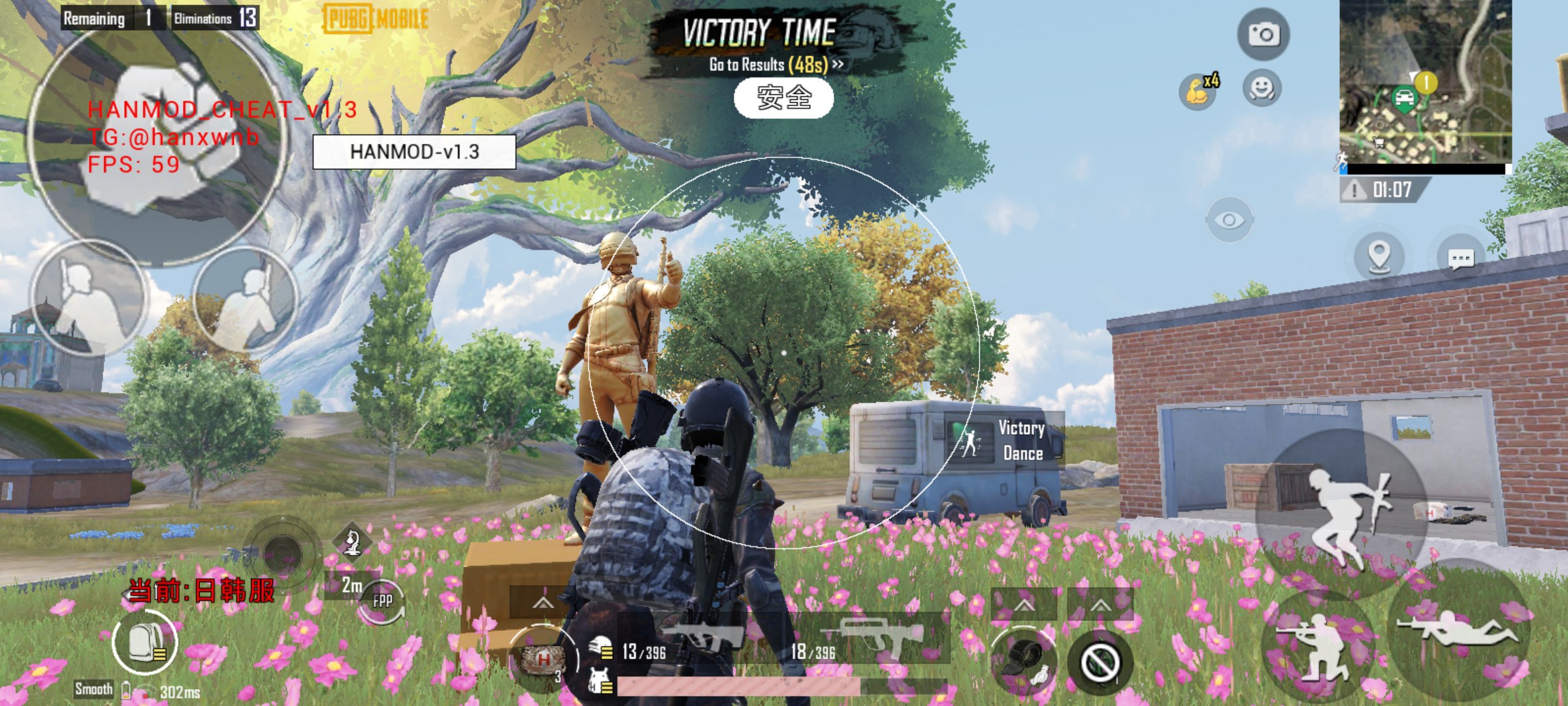Open the backpack inventory
Image resolution: width=1568 pixels, height=706 pixels.
(x=144, y=642)
